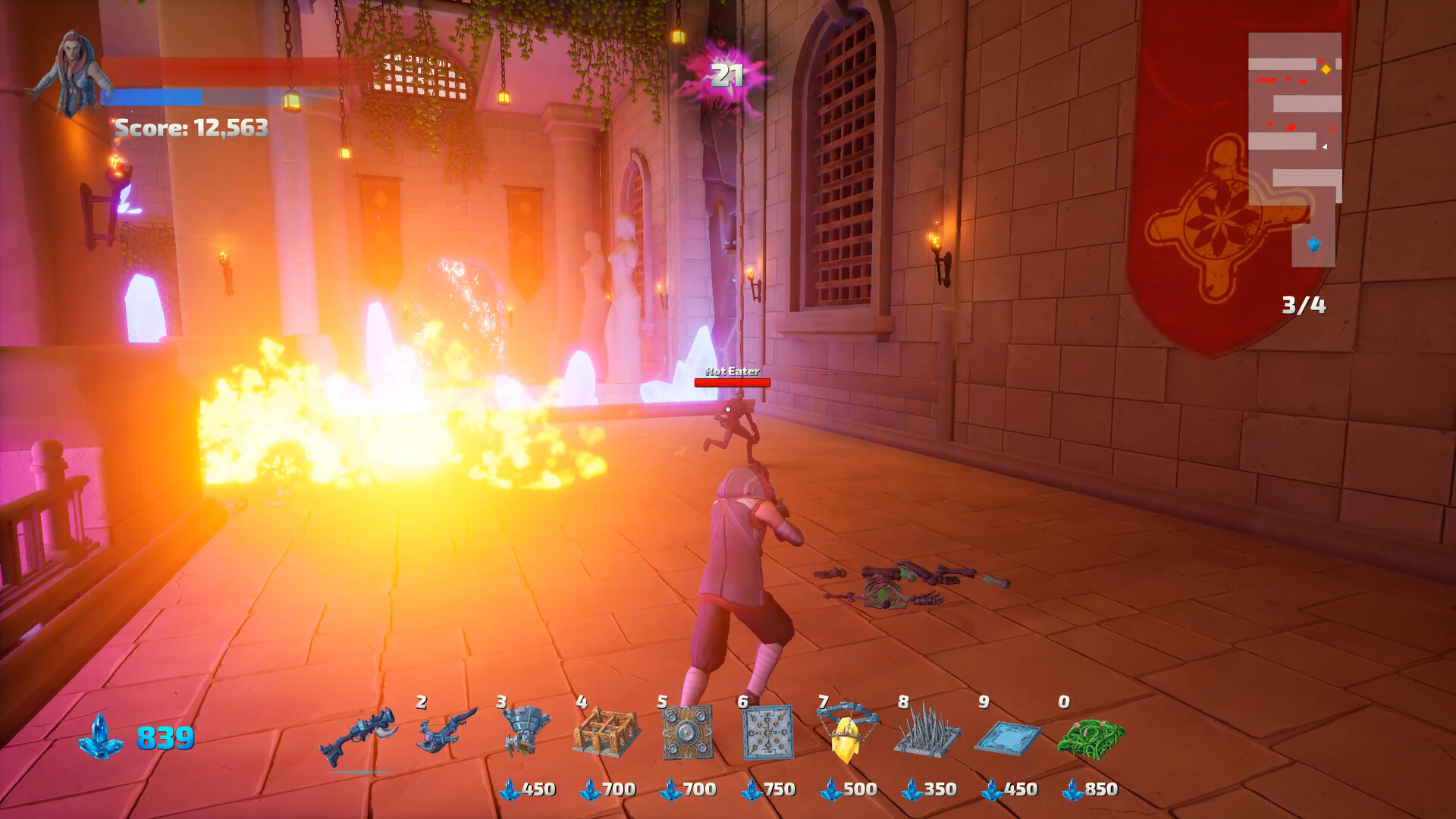
Task: Click the blue diamond marker on the minimap
Action: point(1315,246)
